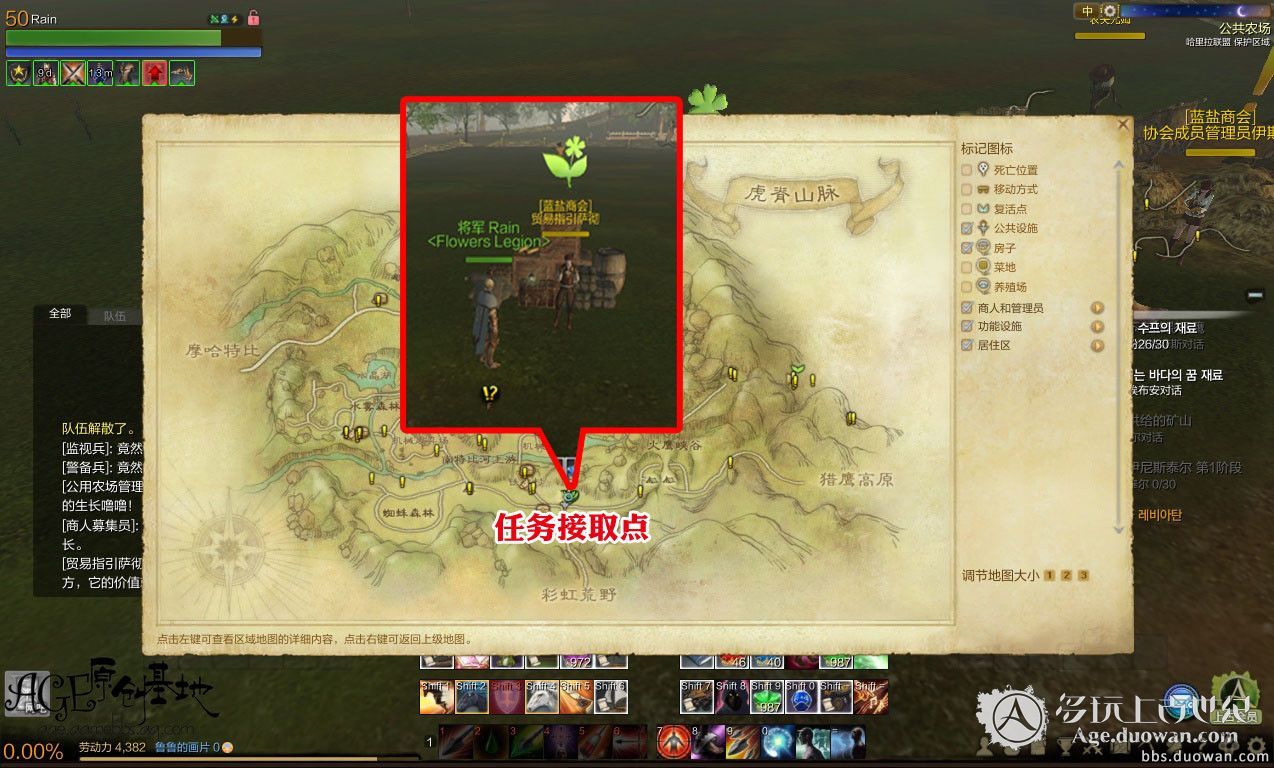Viewport: 1274px width, 768px height.
Task: Switch to the 队伍 chat tab
Action: click(115, 316)
